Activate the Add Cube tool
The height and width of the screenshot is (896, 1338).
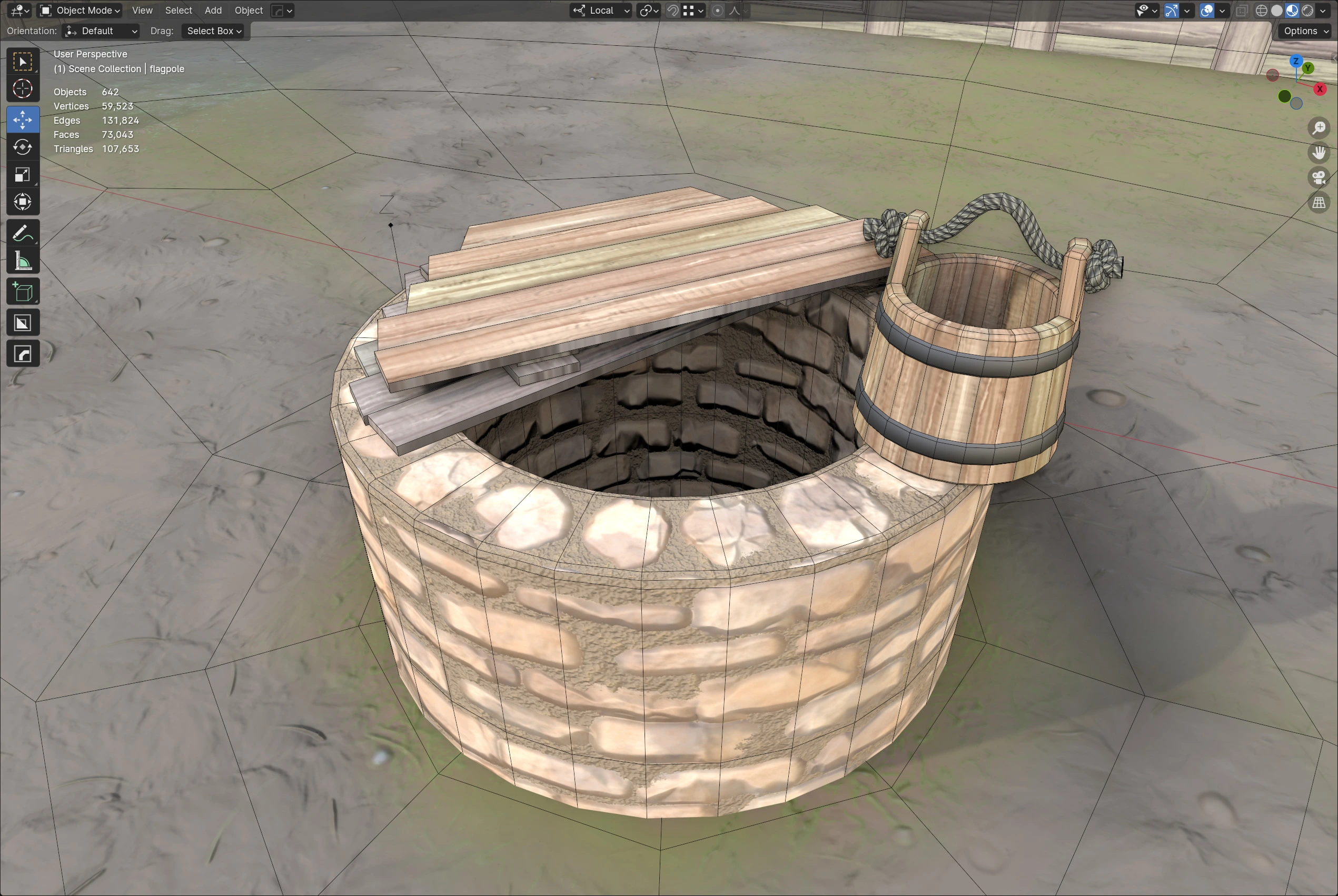23,292
